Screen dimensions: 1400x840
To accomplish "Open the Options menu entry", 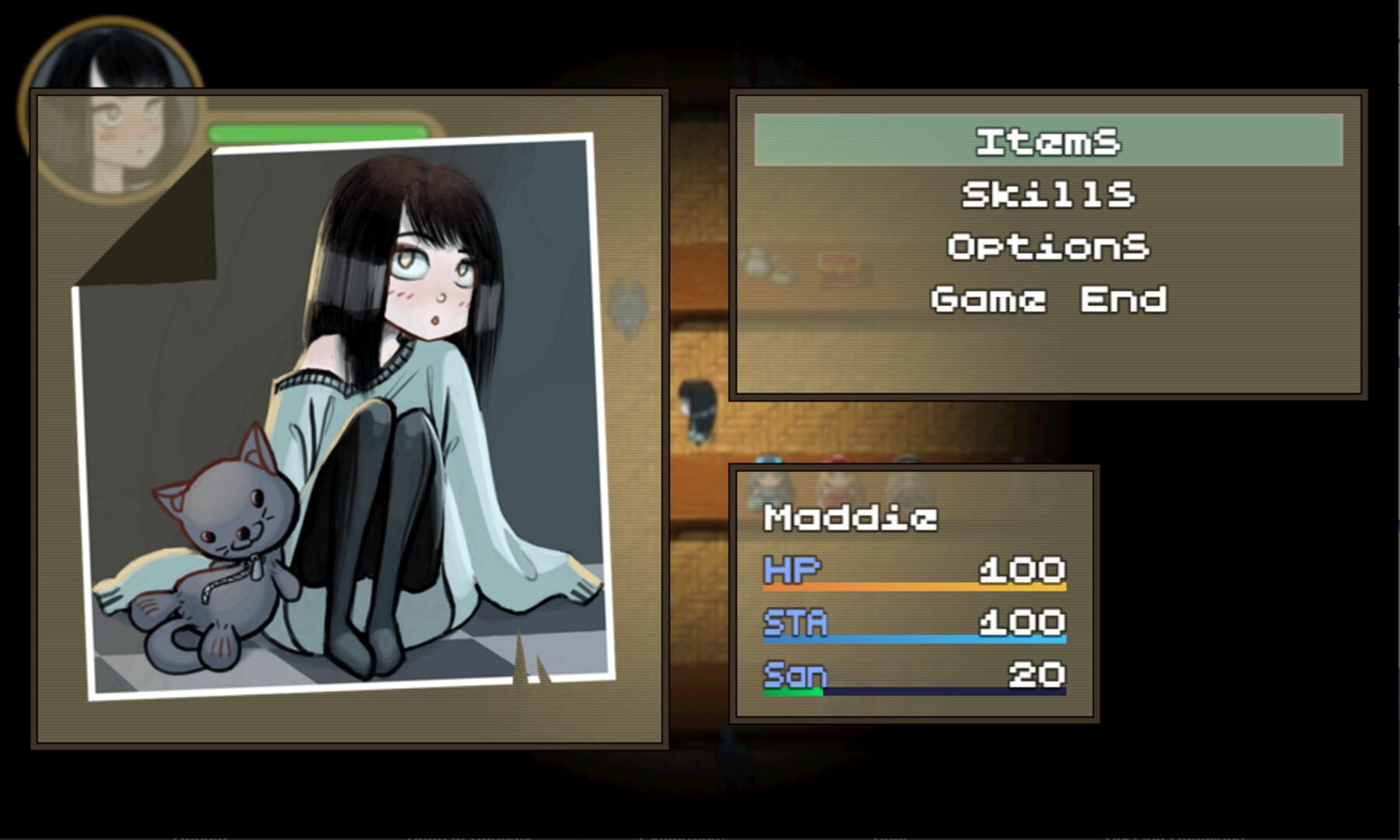I will coord(1048,248).
